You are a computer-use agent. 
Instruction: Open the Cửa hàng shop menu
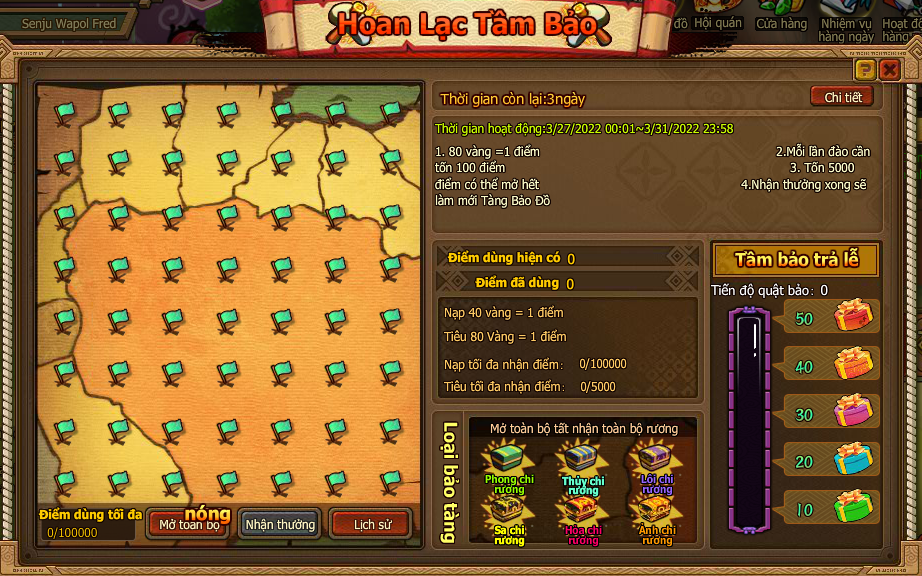pyautogui.click(x=781, y=17)
